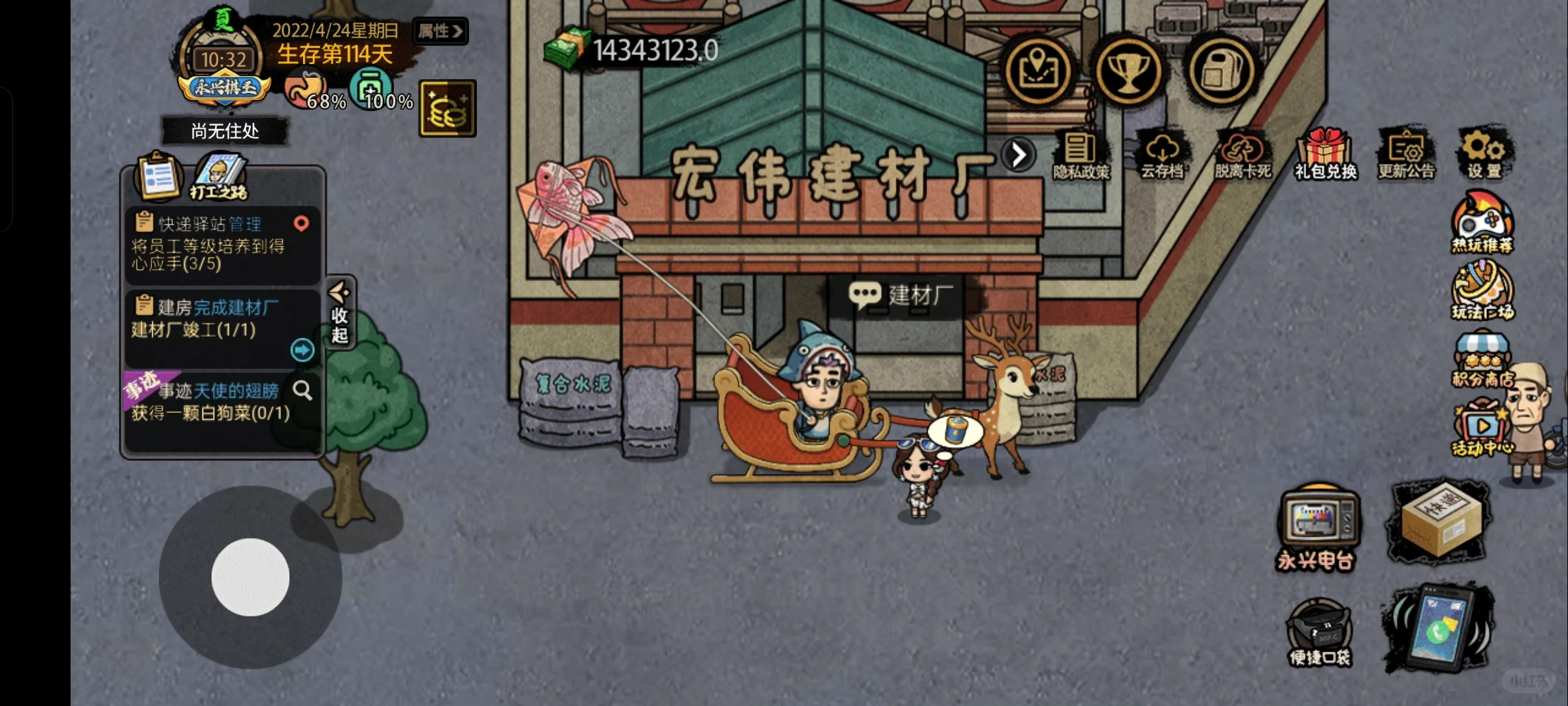The width and height of the screenshot is (1568, 706).
Task: Open the 设置 settings menu
Action: 1484,154
